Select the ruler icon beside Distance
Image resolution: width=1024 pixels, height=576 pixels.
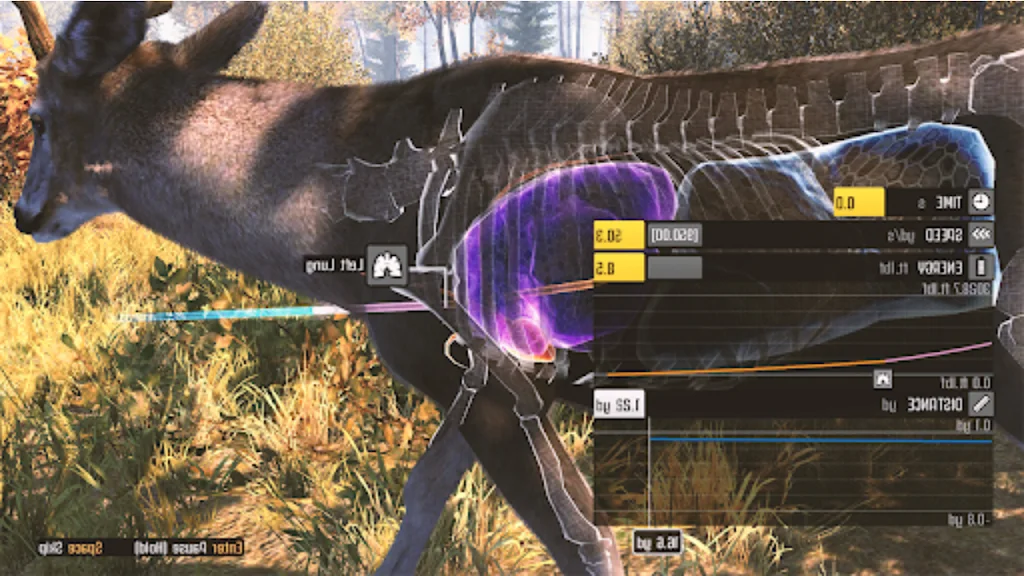tap(981, 404)
